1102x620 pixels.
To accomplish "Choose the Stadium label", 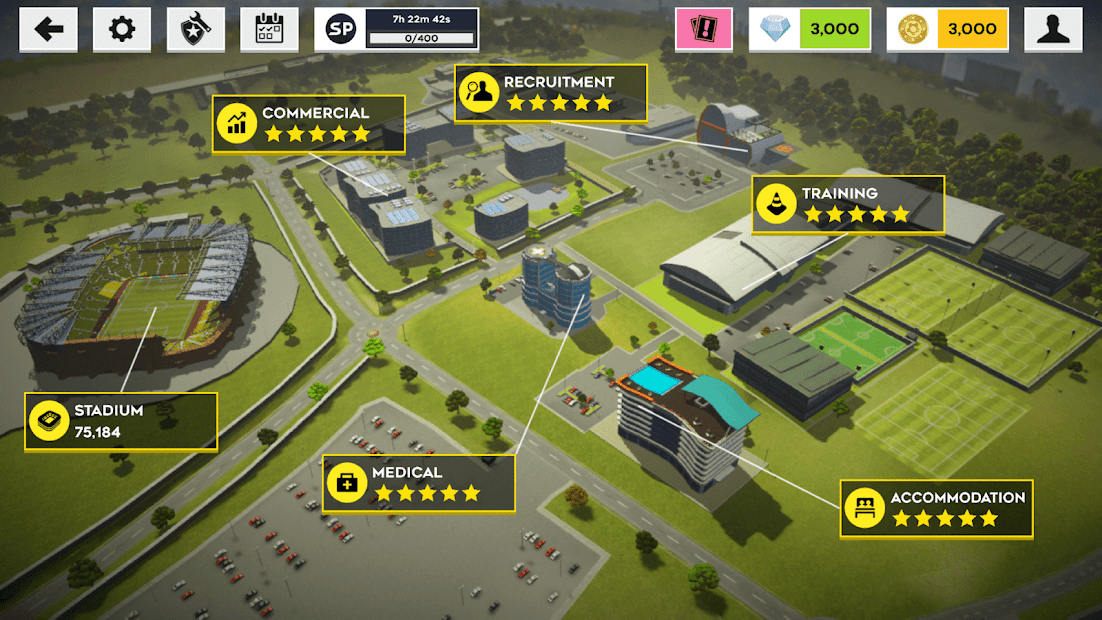I will pos(121,421).
